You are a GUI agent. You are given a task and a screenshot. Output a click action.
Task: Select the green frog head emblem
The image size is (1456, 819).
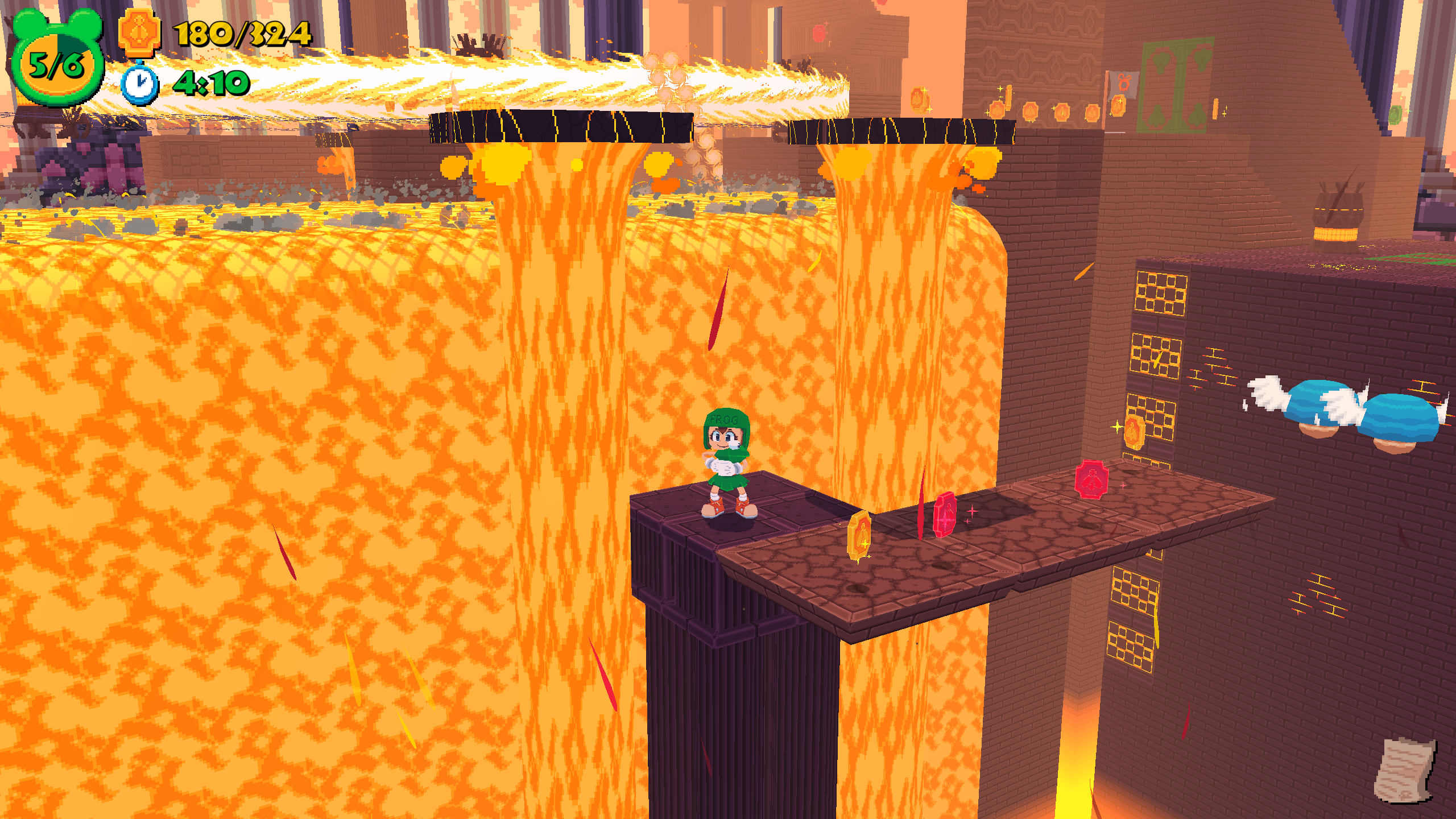coord(57,60)
